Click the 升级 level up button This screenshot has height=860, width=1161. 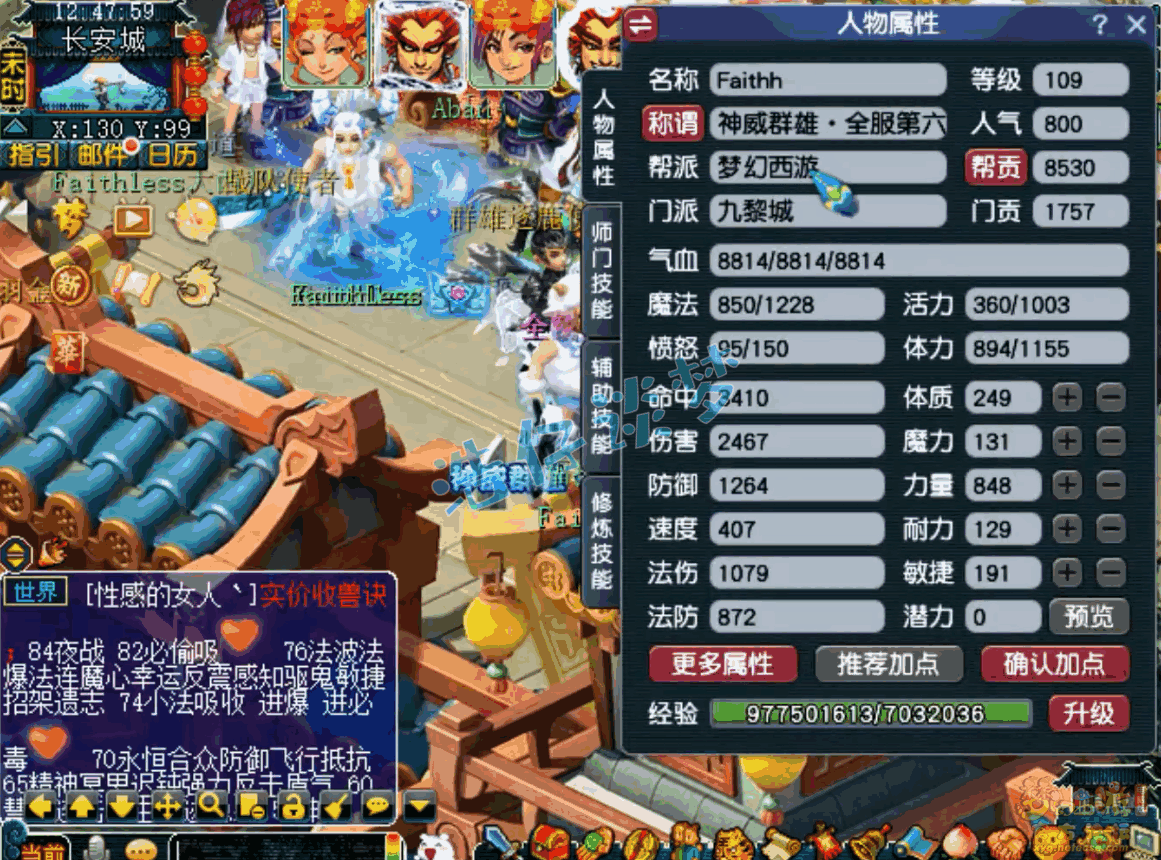(x=1088, y=713)
